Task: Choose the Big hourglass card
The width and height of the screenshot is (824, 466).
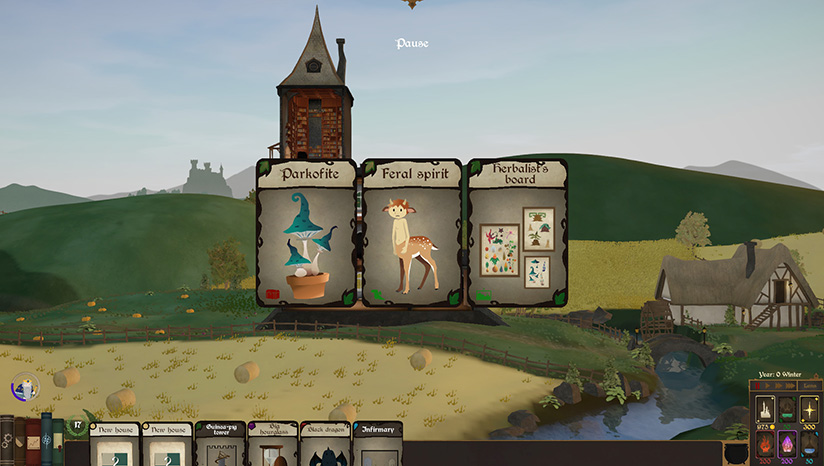Action: pos(273,446)
